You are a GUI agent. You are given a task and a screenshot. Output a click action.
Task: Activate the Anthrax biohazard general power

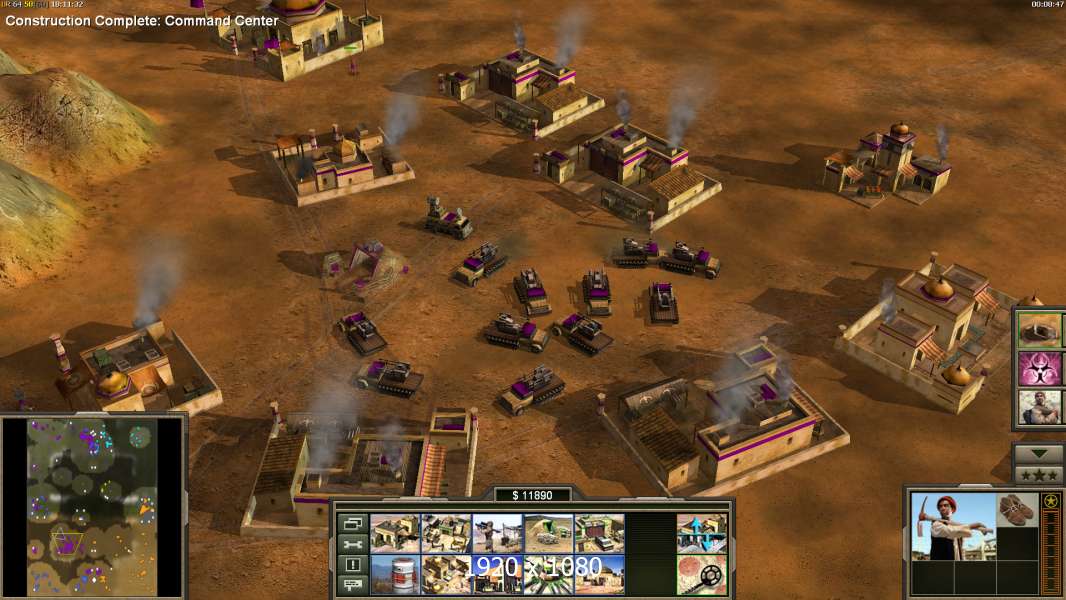[1040, 368]
